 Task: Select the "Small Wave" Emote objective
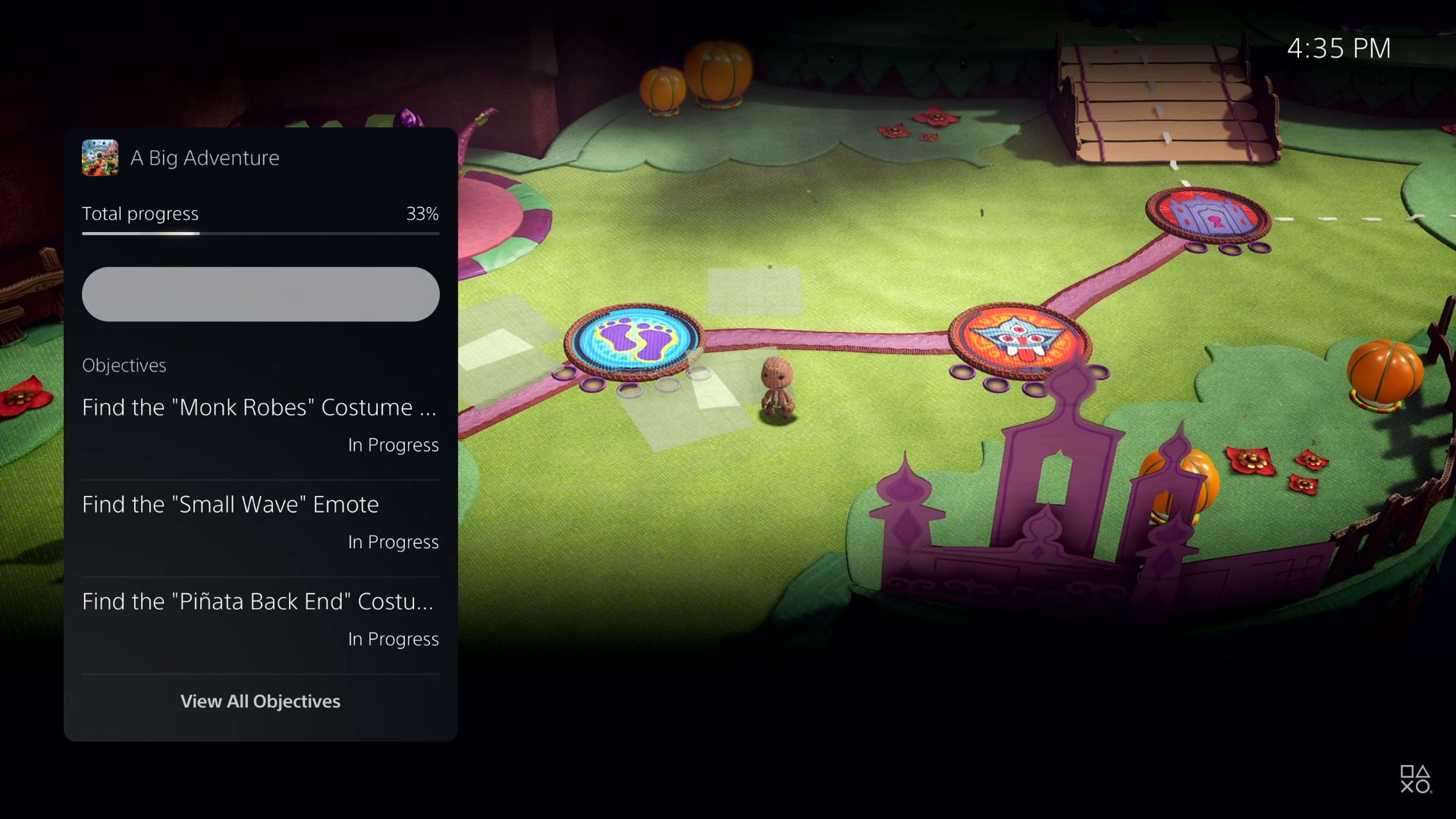pos(260,522)
